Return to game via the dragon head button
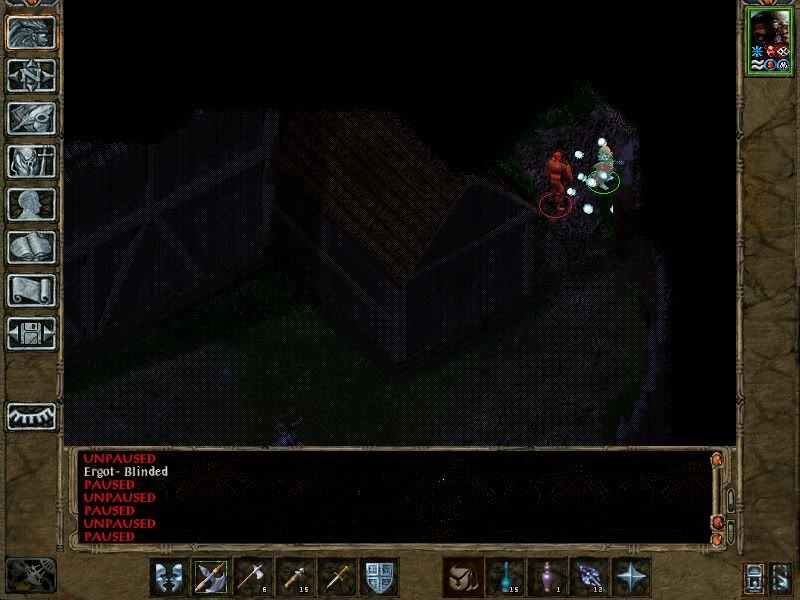800x600 pixels. click(x=31, y=31)
